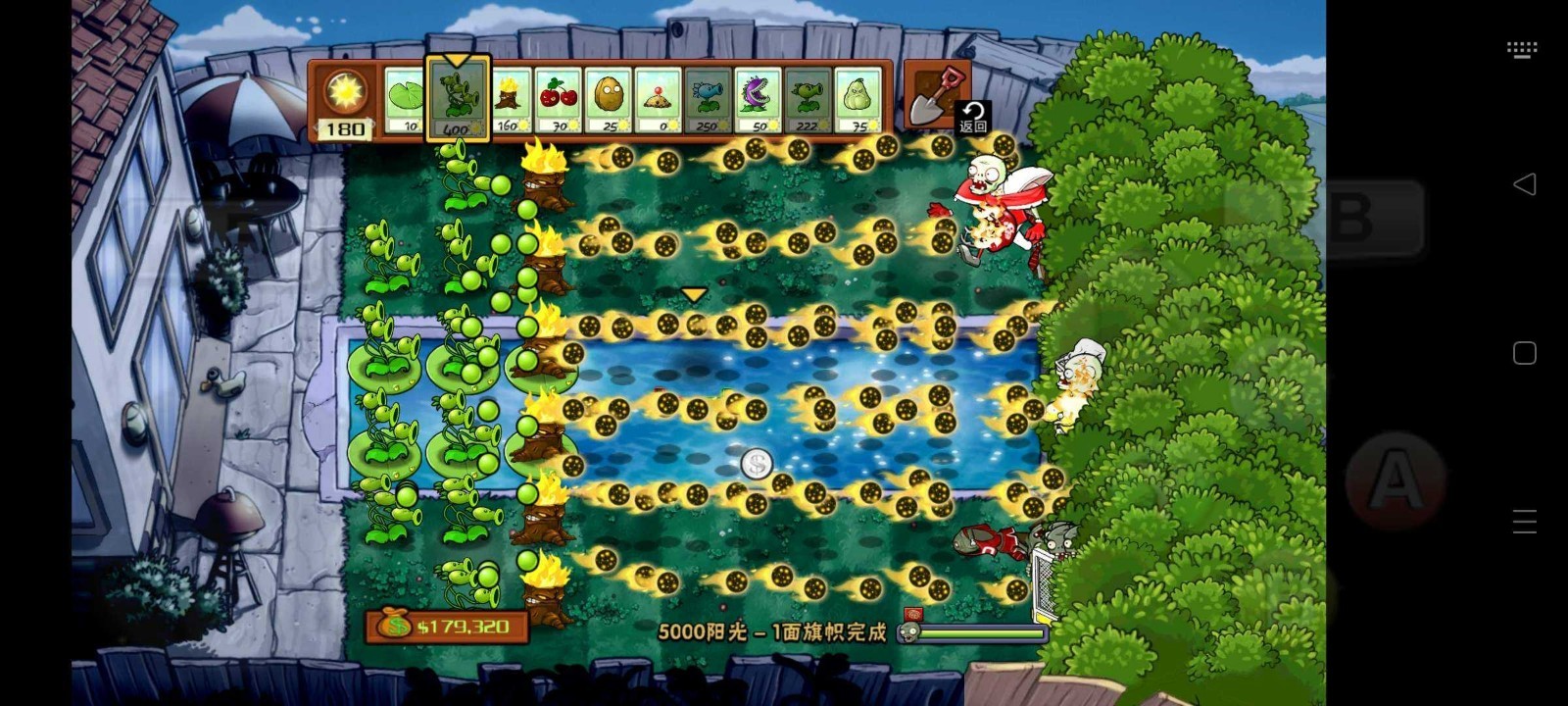Open the hamburger menu at bottom right
This screenshot has width=1568, height=706.
point(1525,520)
